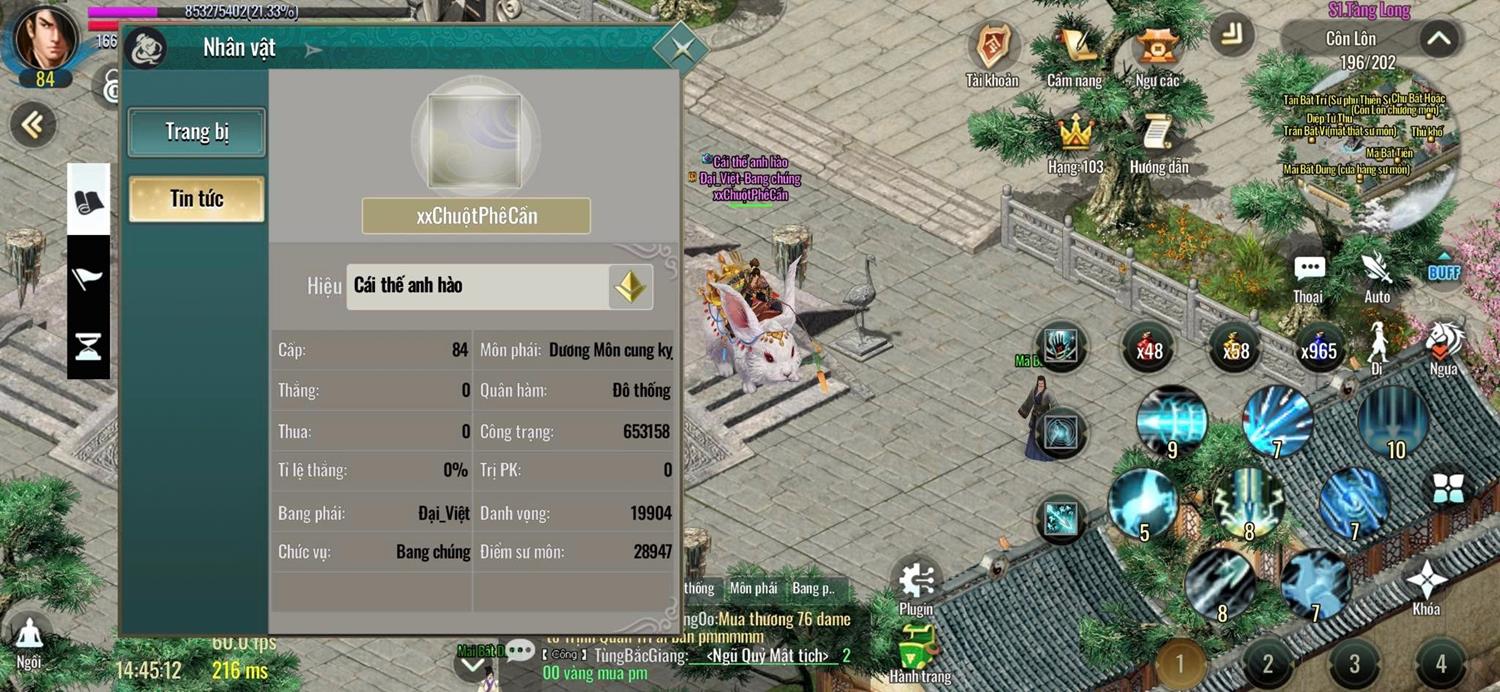Close the Nhân vật character window
This screenshot has width=1500, height=692.
tap(681, 47)
